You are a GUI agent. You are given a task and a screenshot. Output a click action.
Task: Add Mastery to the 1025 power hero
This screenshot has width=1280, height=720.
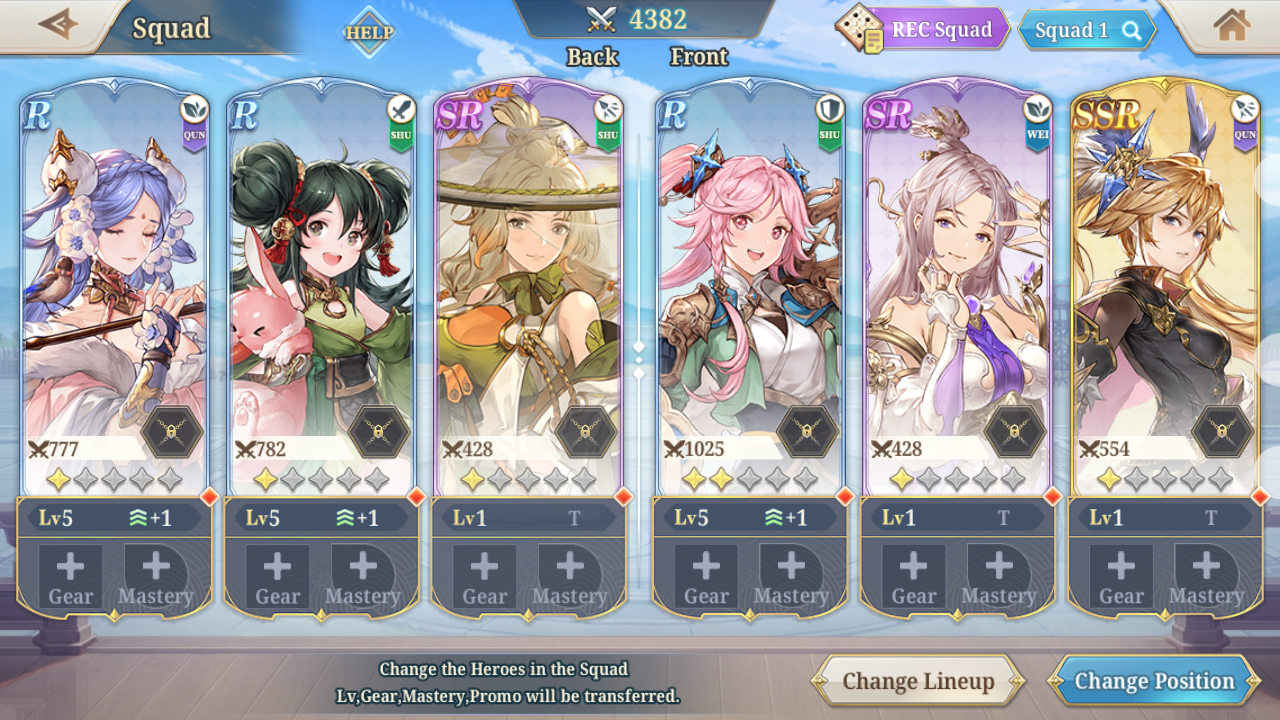(x=791, y=577)
